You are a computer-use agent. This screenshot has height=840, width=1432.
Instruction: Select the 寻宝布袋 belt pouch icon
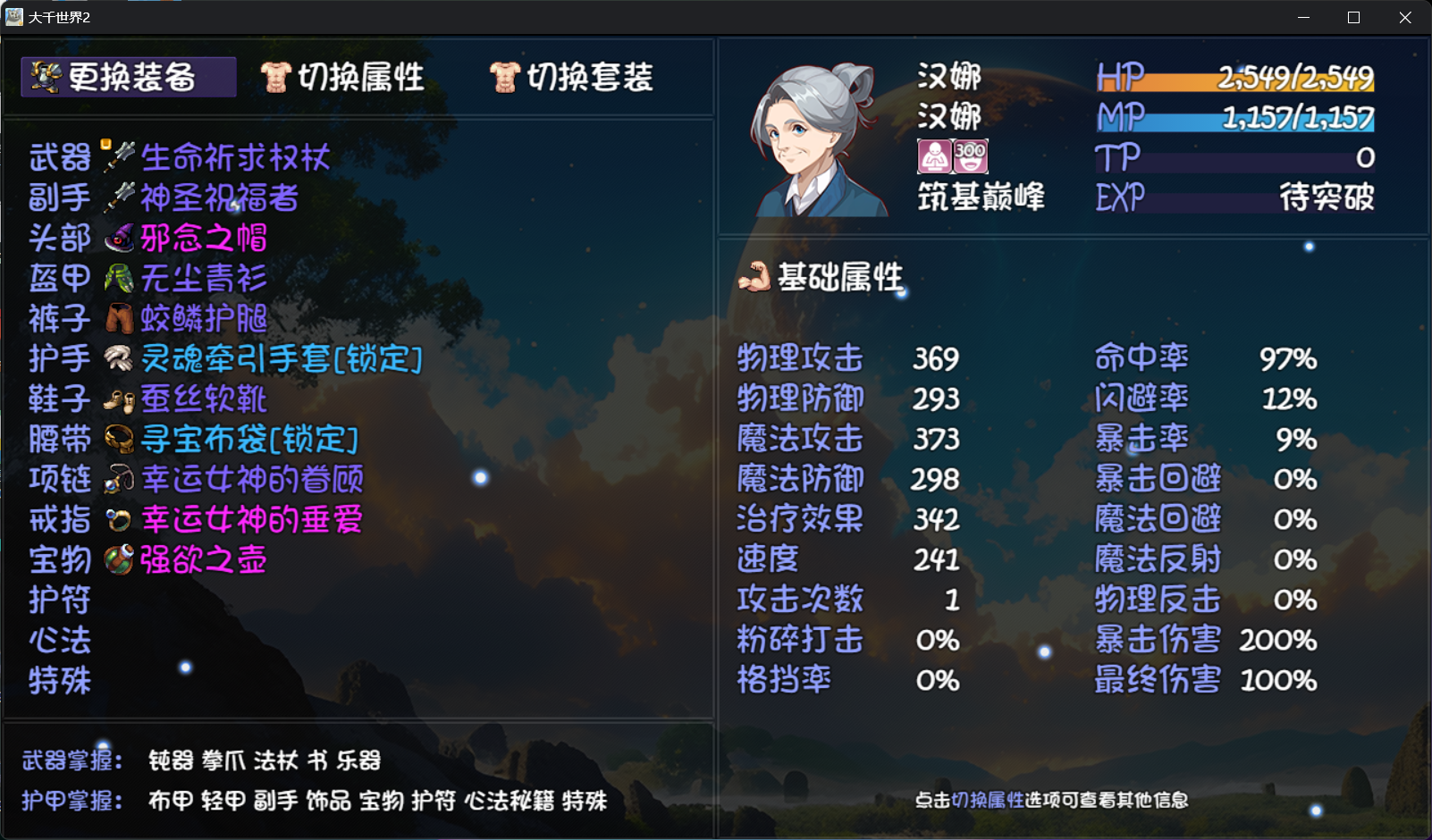tap(118, 439)
